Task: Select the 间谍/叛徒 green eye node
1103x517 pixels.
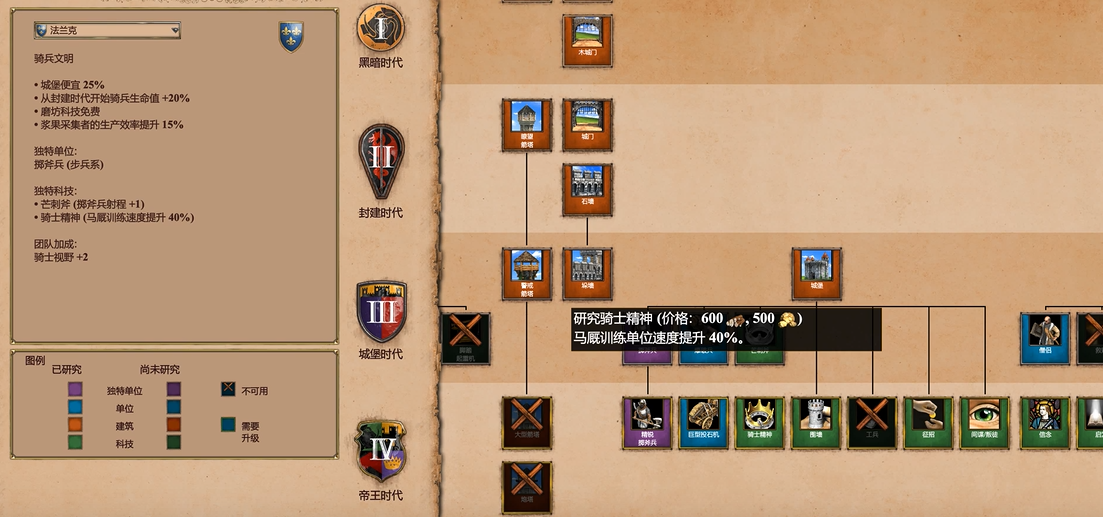Action: (985, 422)
